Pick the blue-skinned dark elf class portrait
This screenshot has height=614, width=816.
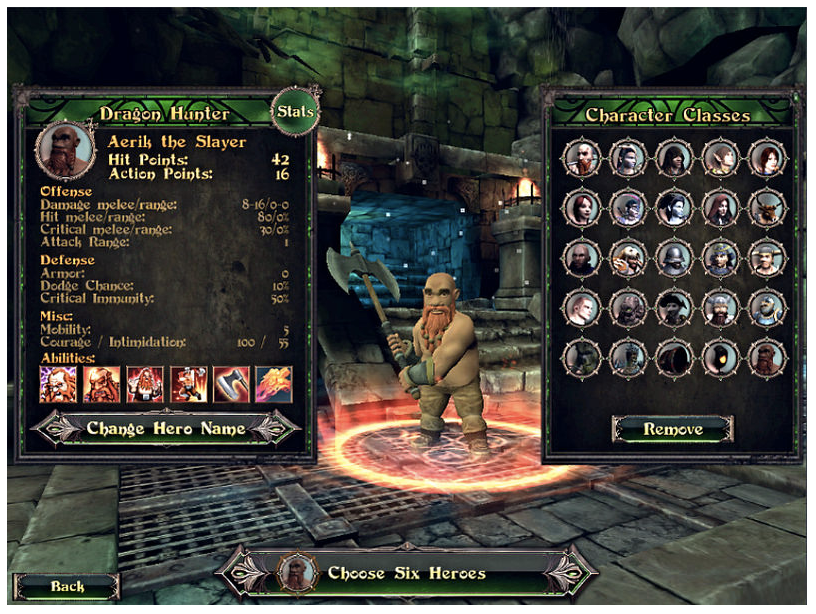pos(673,207)
